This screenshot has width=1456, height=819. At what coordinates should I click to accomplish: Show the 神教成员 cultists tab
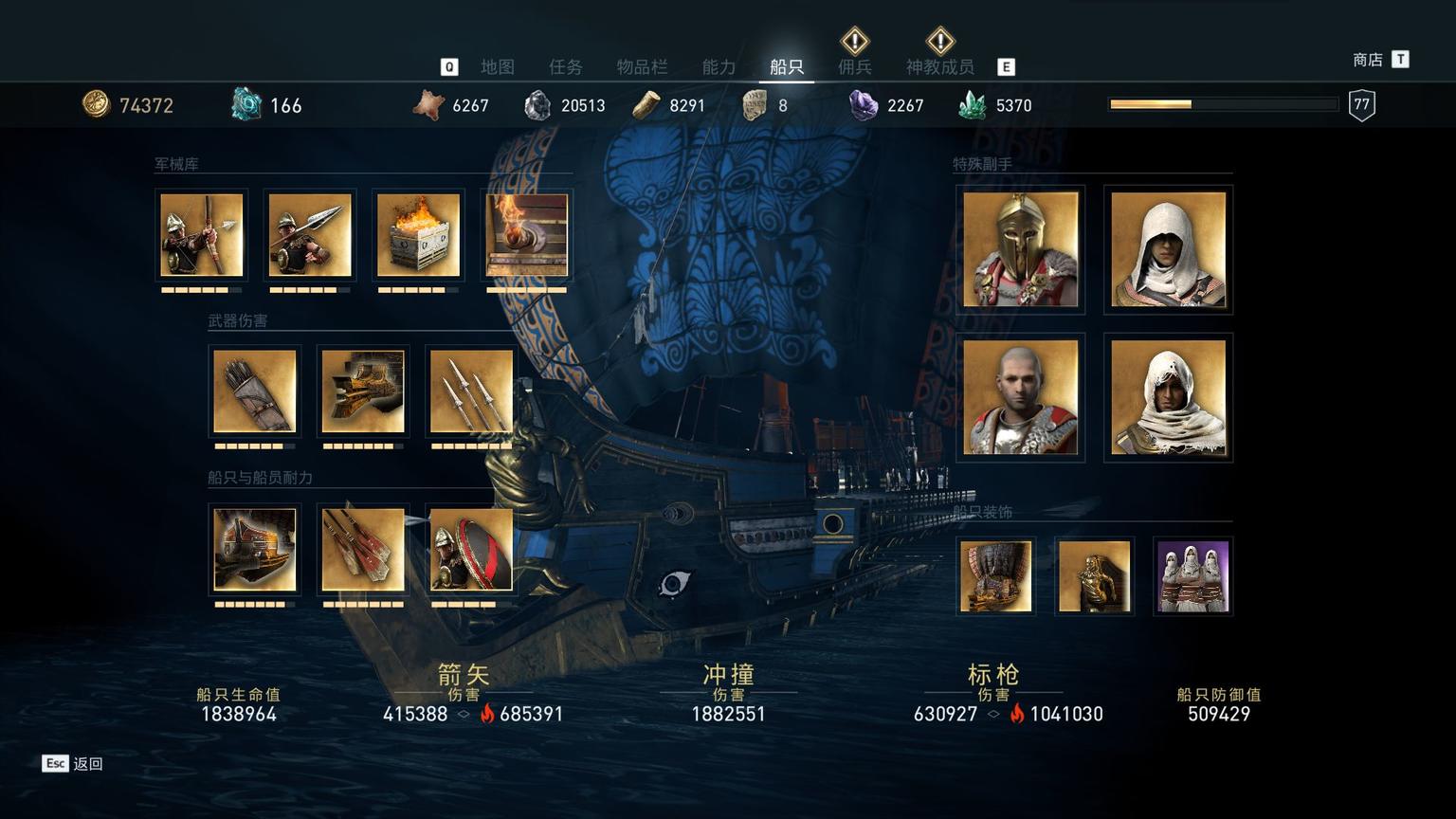(939, 66)
